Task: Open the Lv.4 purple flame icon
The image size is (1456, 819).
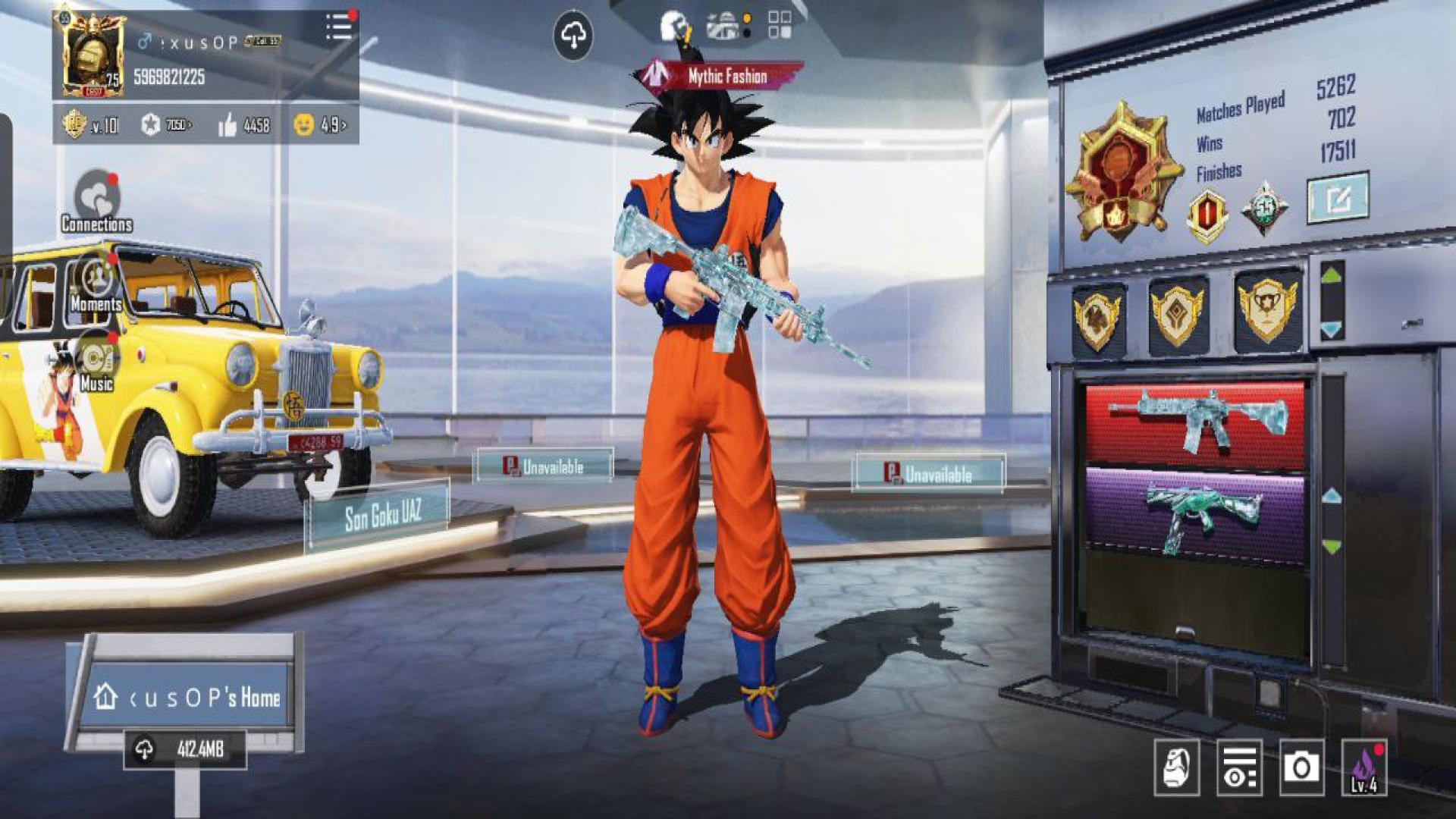Action: (1363, 767)
